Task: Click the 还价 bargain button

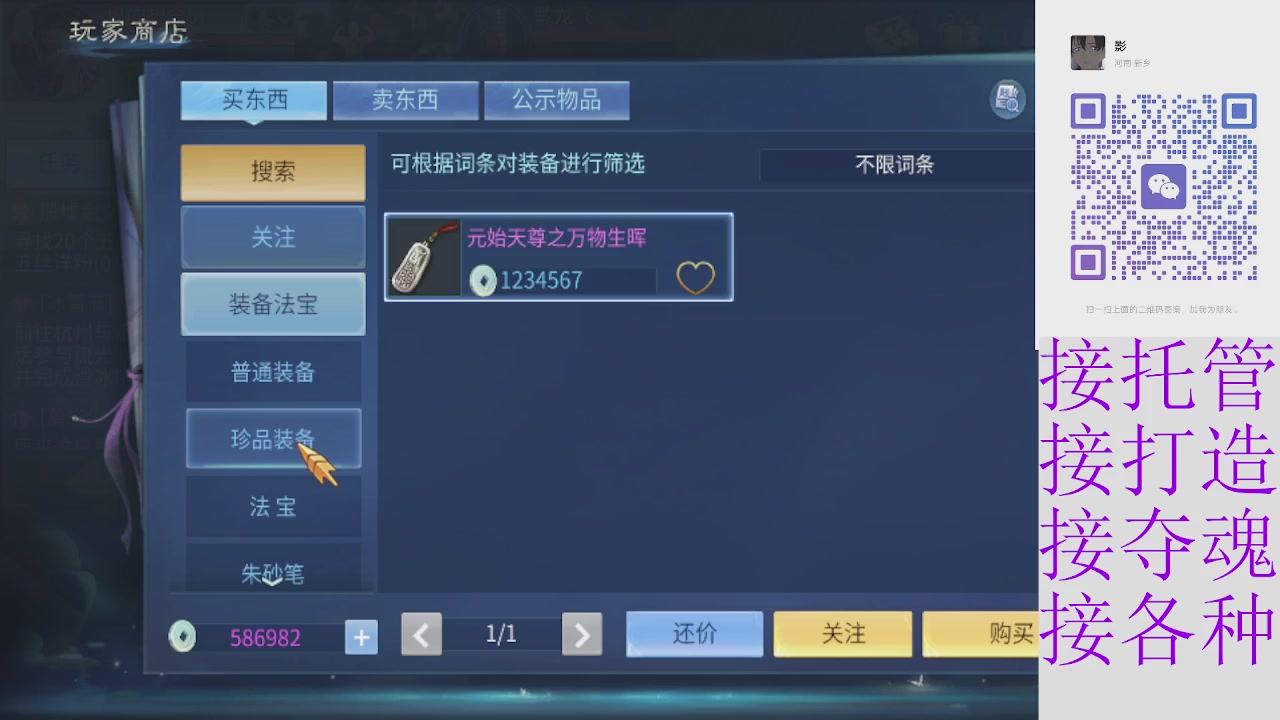Action: coord(694,634)
